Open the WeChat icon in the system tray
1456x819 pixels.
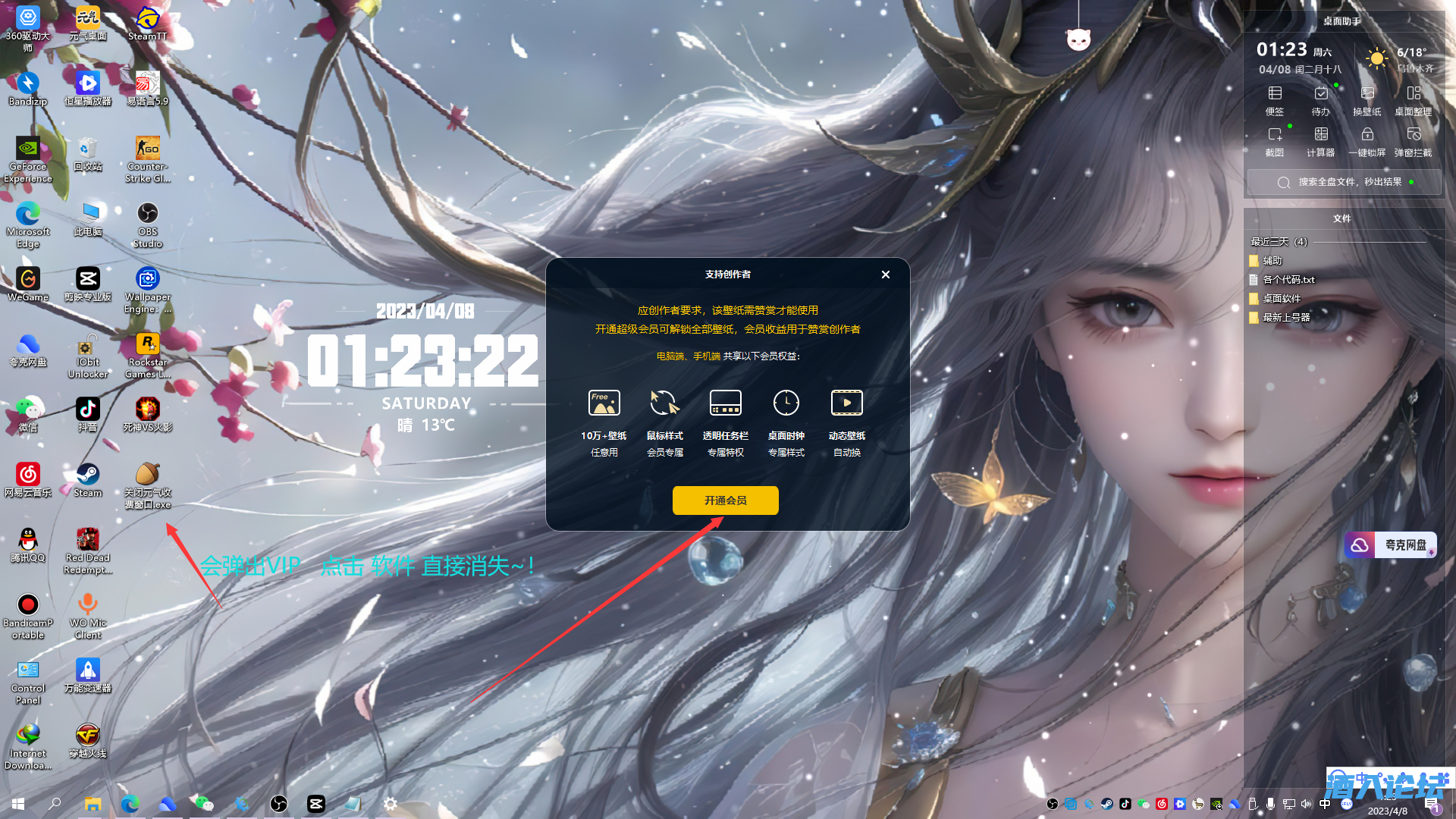(x=1142, y=804)
